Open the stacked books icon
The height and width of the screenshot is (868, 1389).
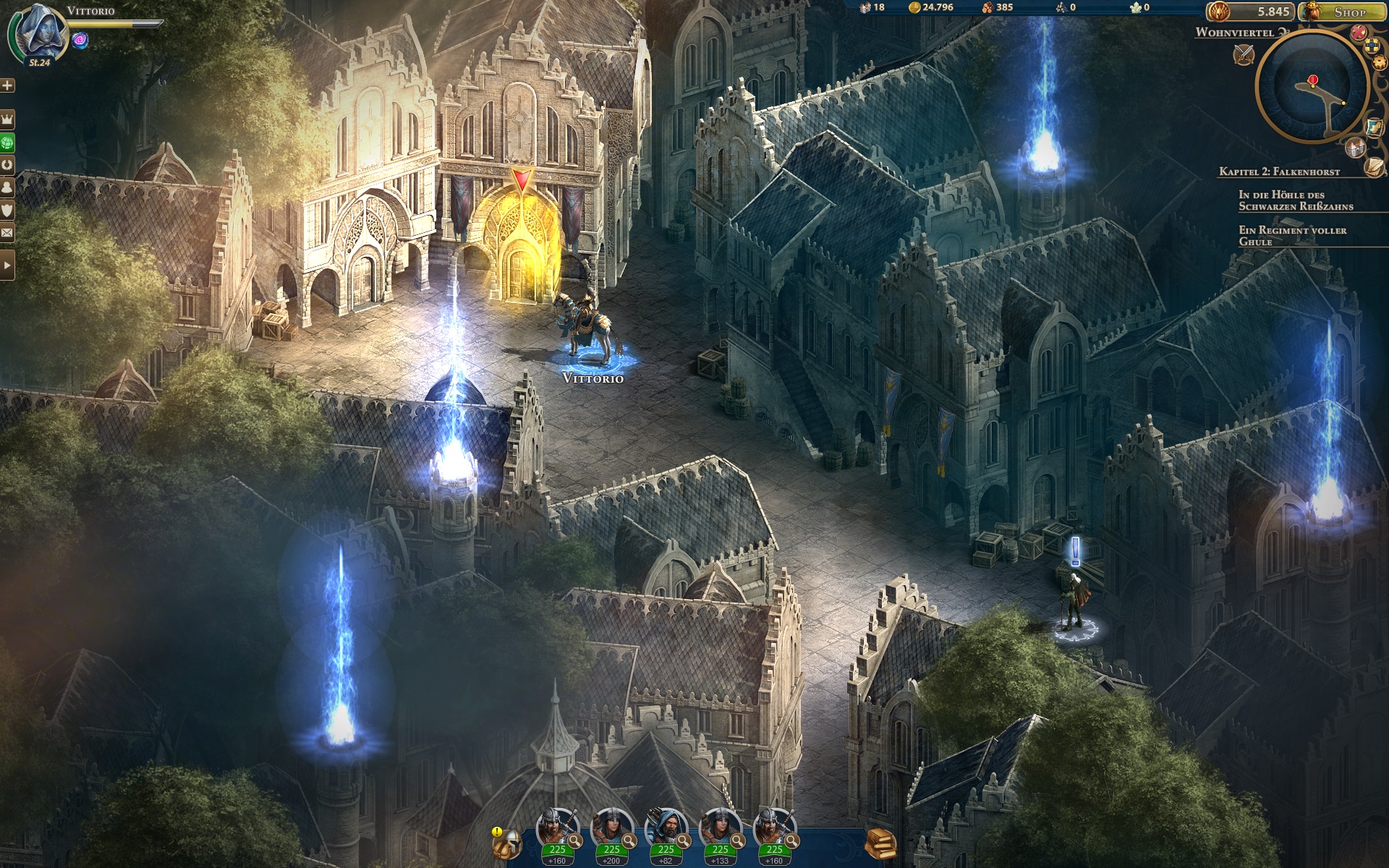[x=880, y=843]
